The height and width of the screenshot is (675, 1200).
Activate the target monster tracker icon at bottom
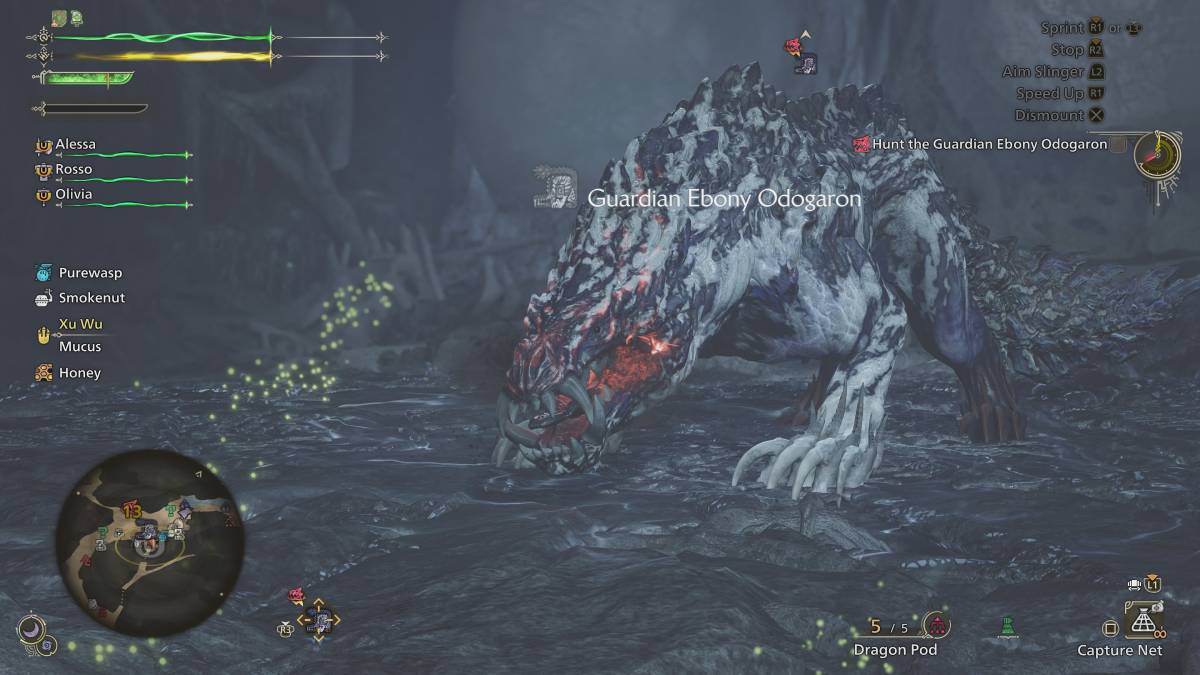tap(319, 620)
